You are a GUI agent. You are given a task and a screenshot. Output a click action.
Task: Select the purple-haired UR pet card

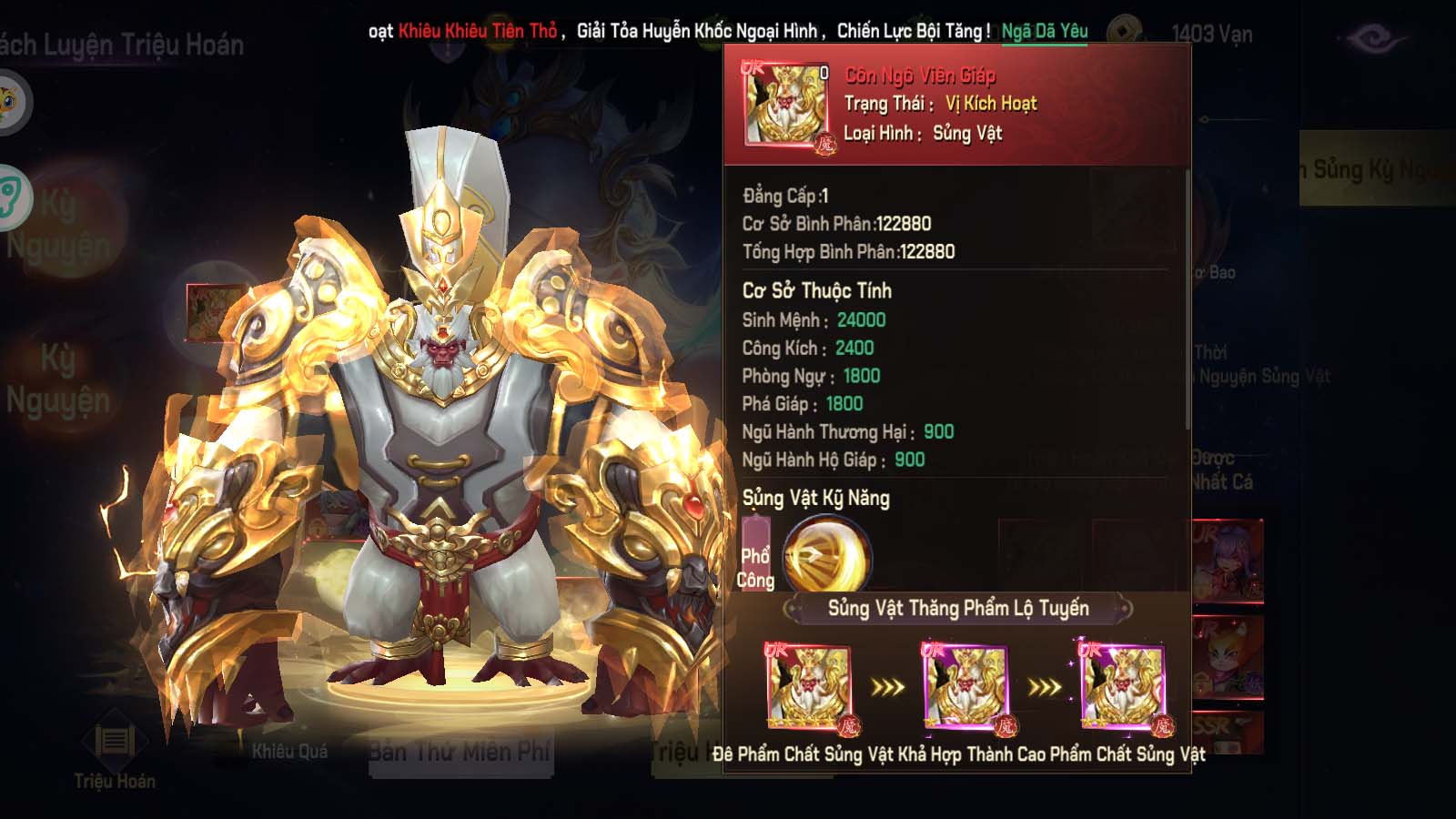click(1228, 561)
